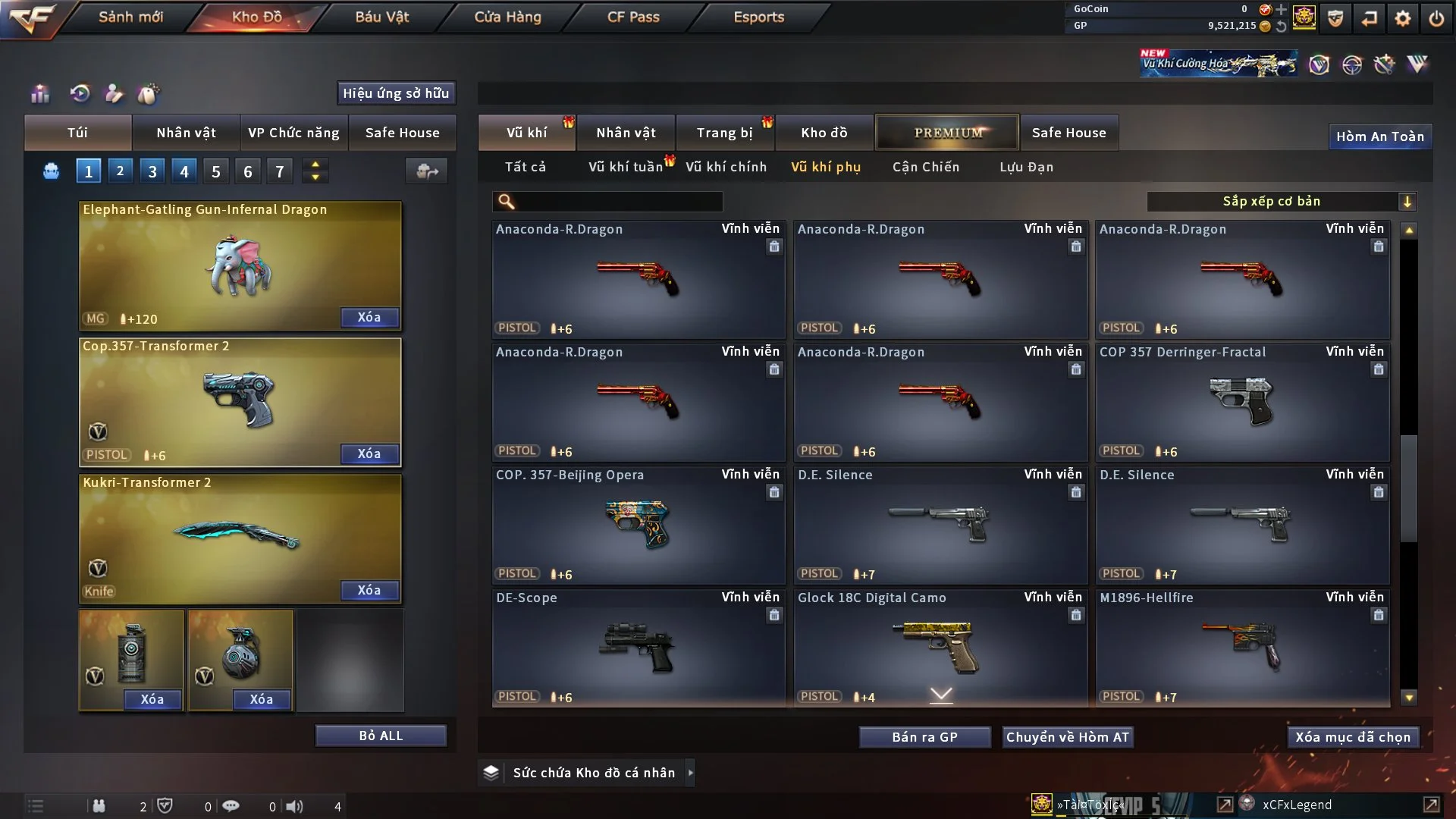
Task: Open the Nhân vật bag tab
Action: [x=186, y=133]
